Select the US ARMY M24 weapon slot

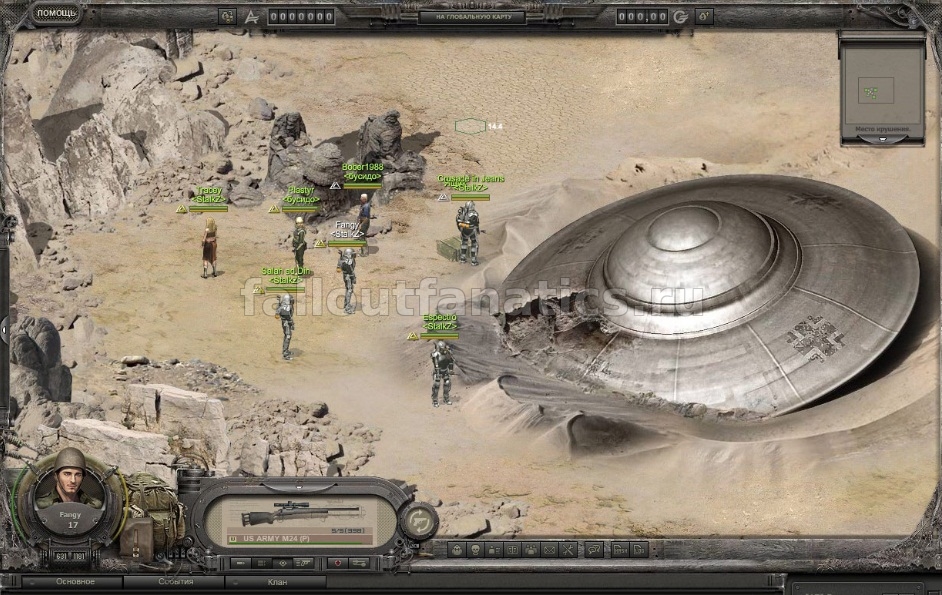click(x=300, y=517)
